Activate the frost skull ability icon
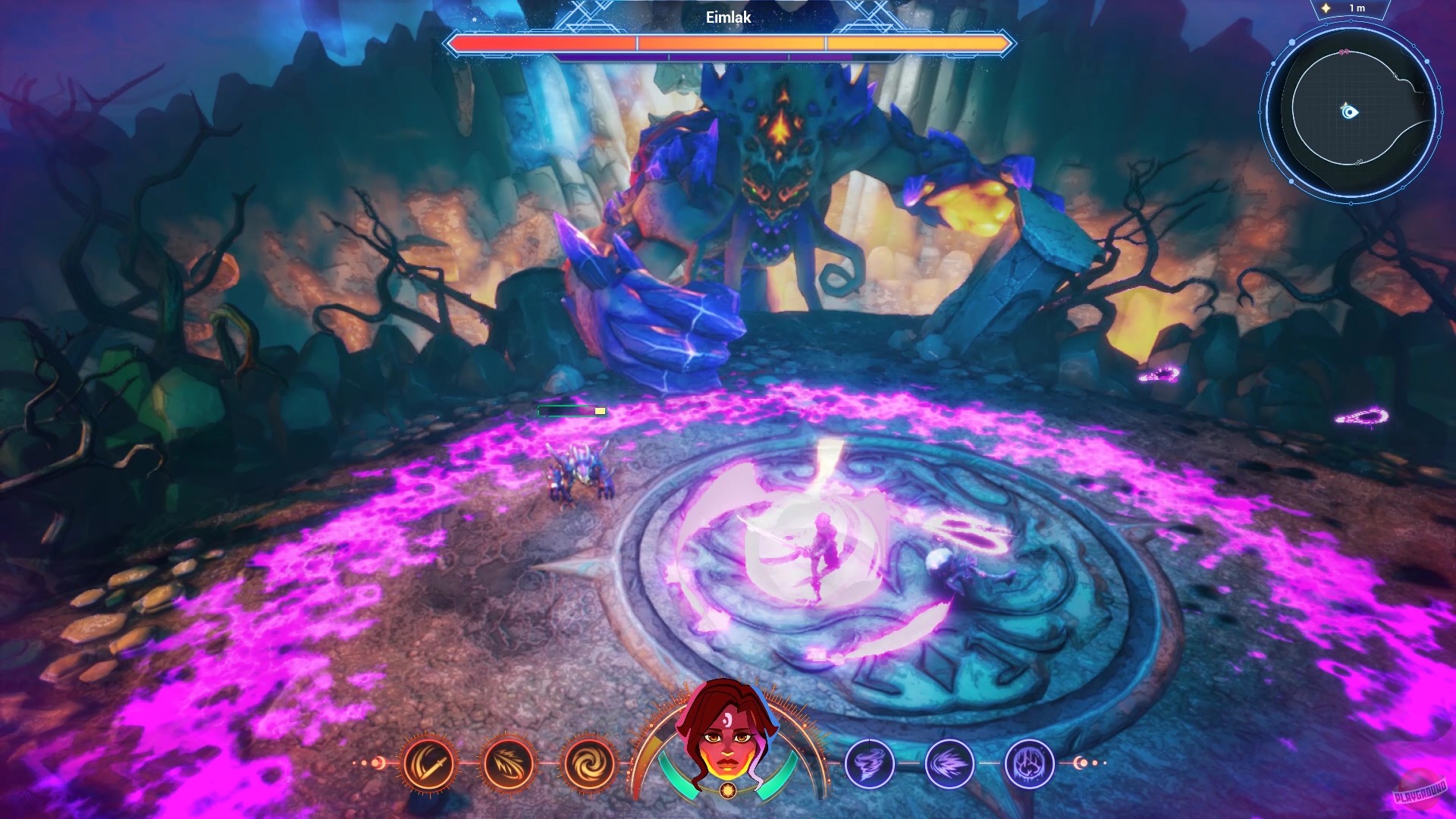 [1028, 762]
